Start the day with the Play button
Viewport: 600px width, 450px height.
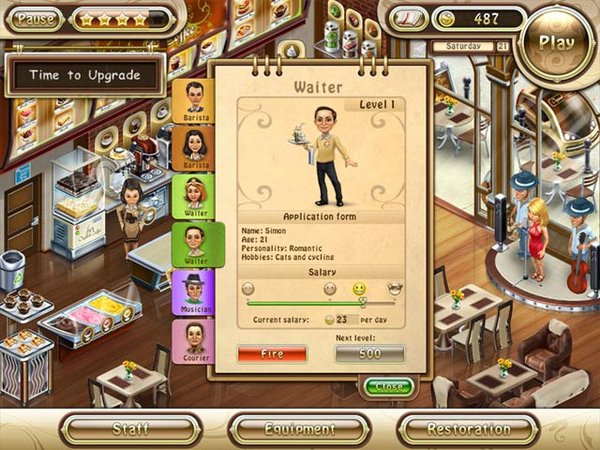(556, 42)
